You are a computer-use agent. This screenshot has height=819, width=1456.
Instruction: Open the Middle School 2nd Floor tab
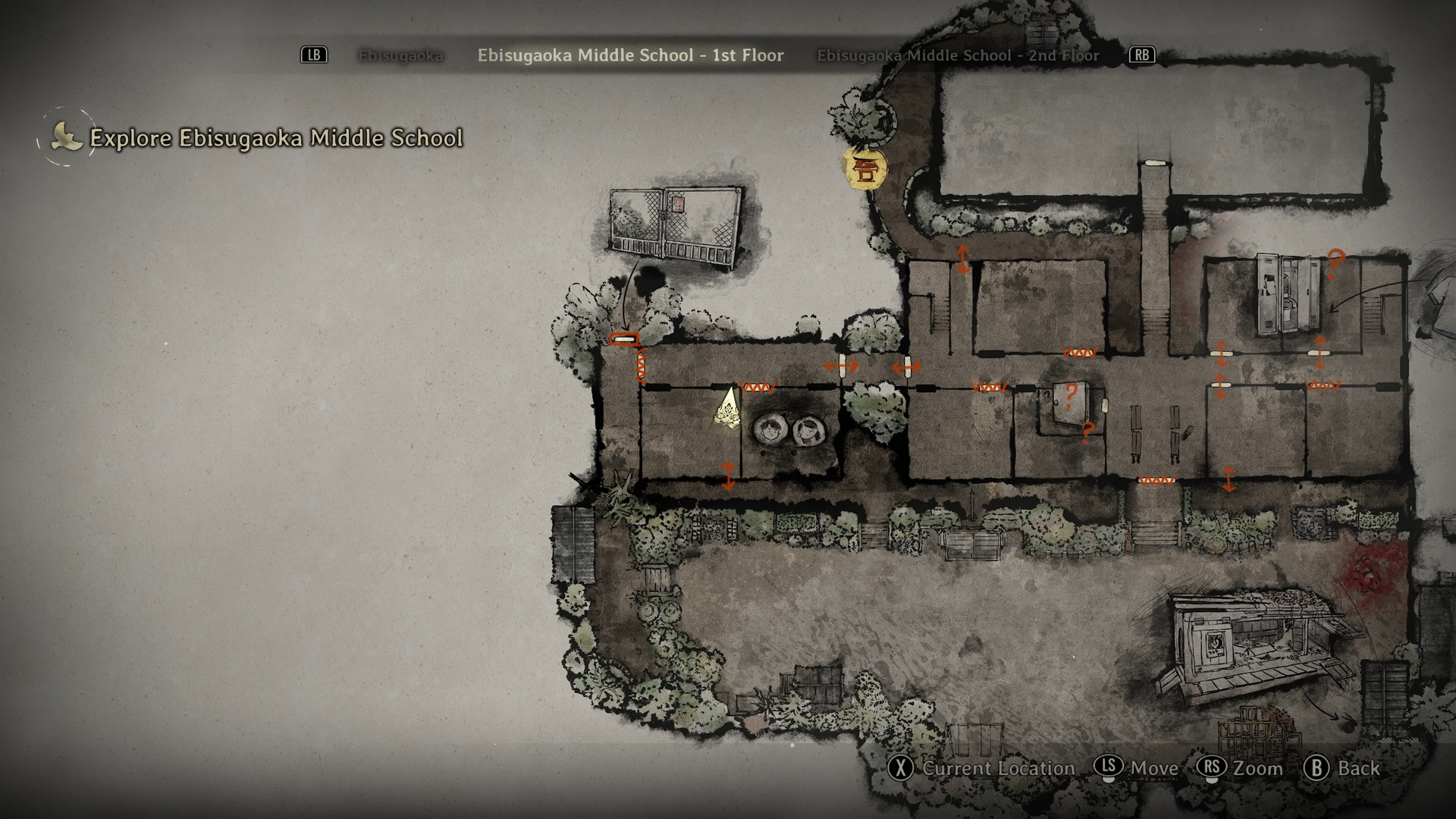pyautogui.click(x=958, y=55)
